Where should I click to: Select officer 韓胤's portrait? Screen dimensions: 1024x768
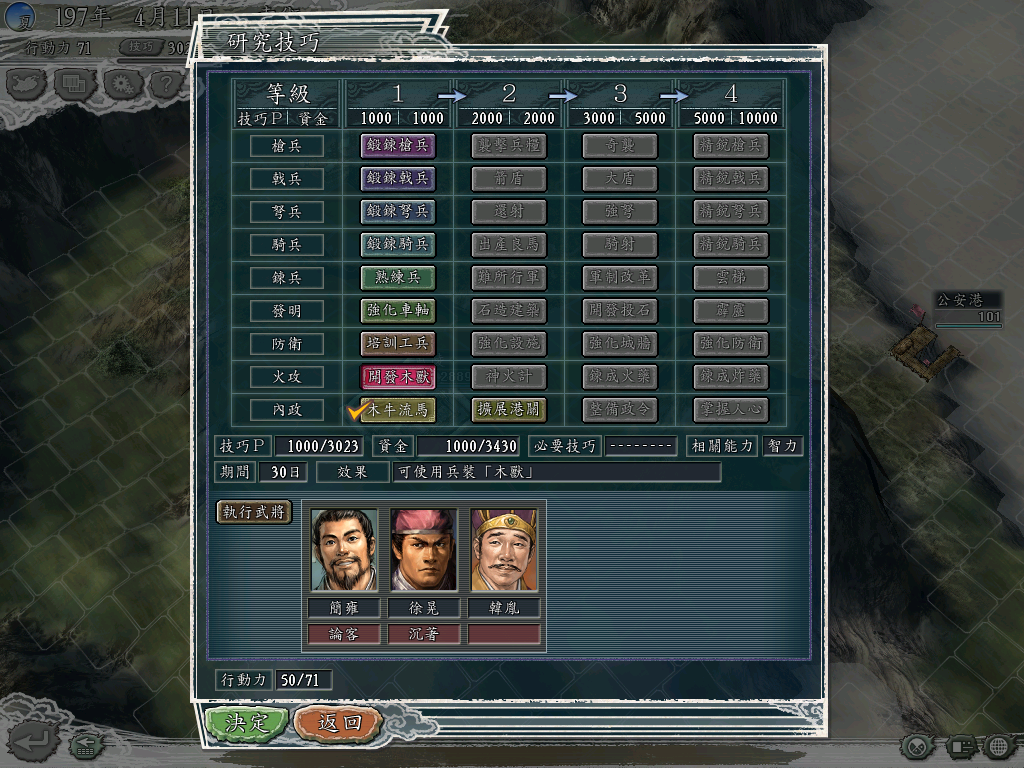pyautogui.click(x=504, y=551)
